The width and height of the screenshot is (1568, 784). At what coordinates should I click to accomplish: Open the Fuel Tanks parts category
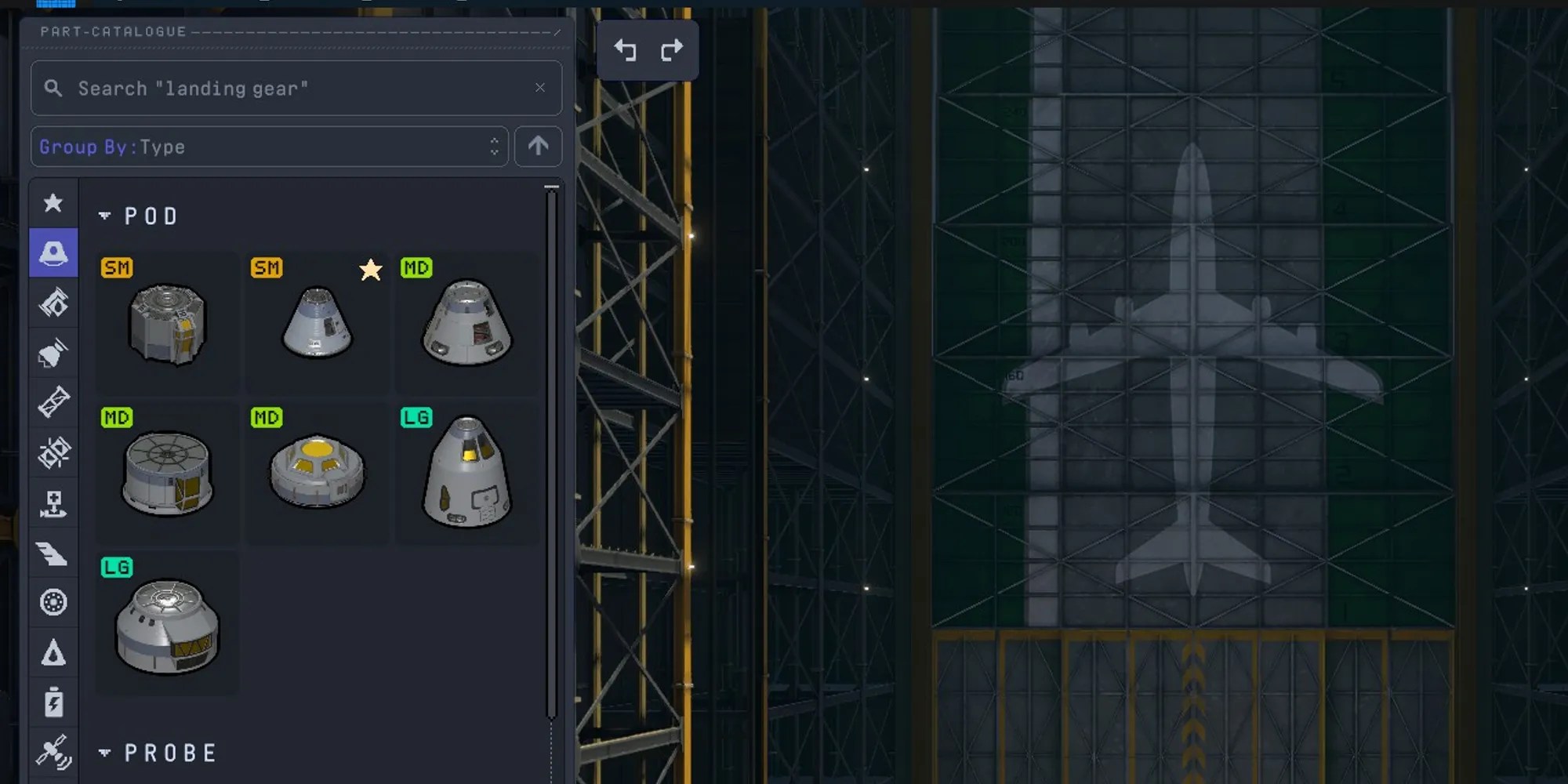pyautogui.click(x=53, y=303)
